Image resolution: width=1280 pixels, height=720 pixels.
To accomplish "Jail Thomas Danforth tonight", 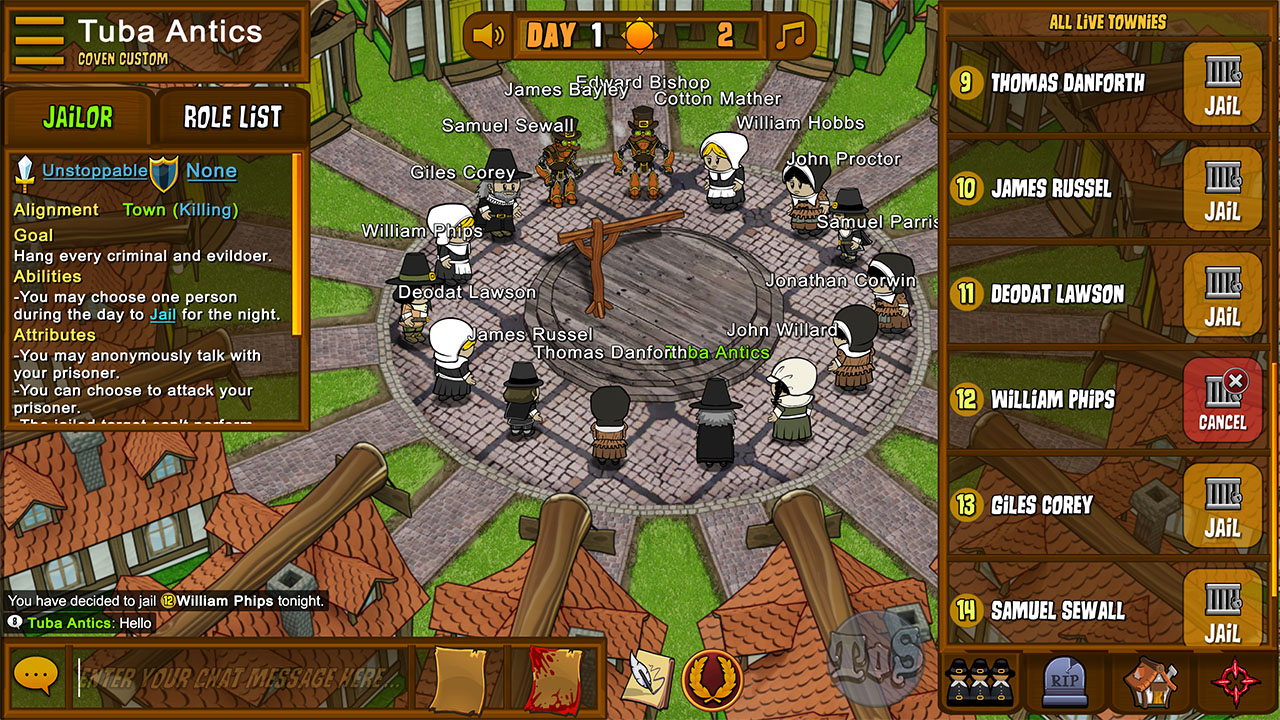I will coord(1222,84).
